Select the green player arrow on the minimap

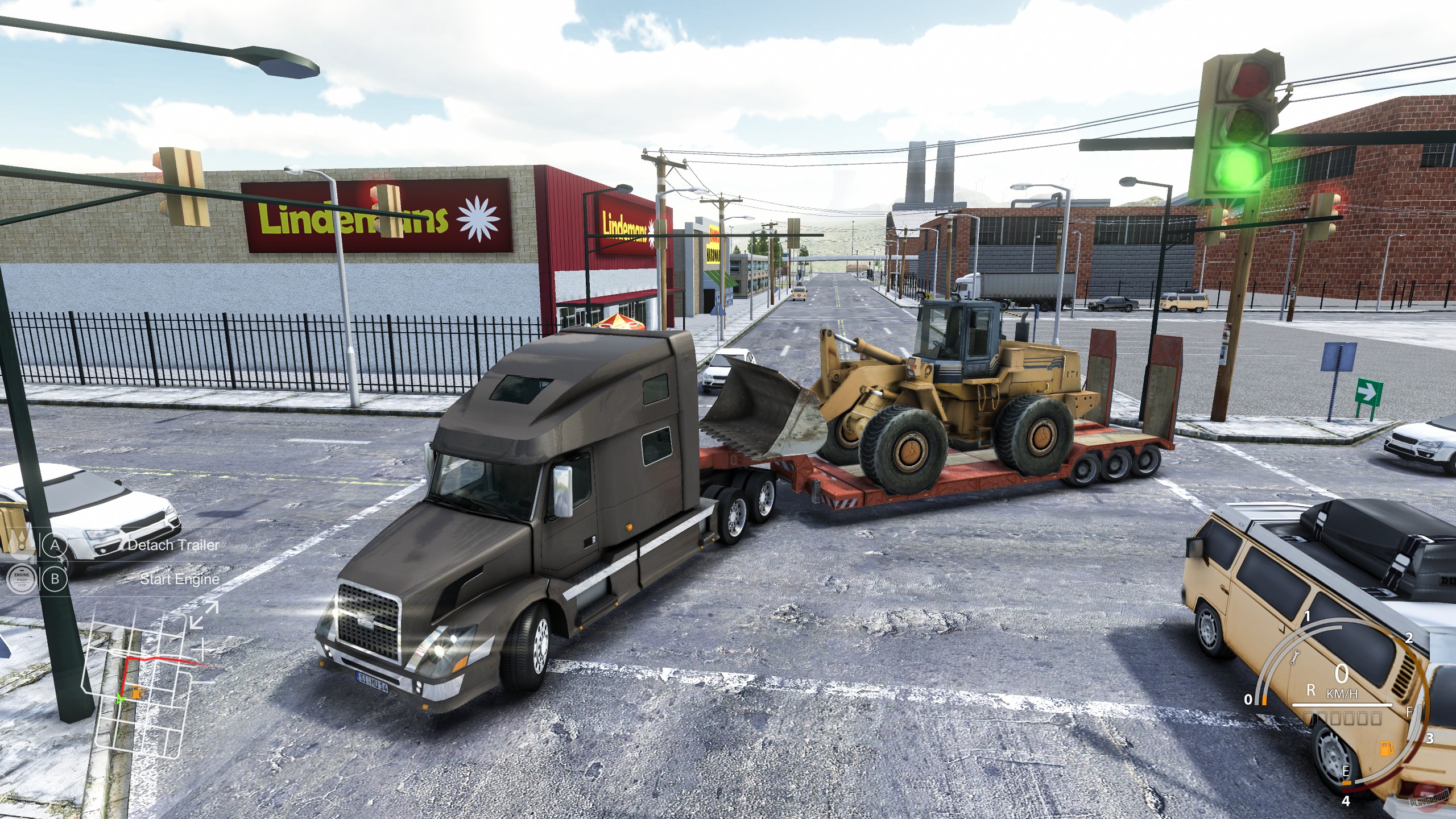click(x=119, y=700)
